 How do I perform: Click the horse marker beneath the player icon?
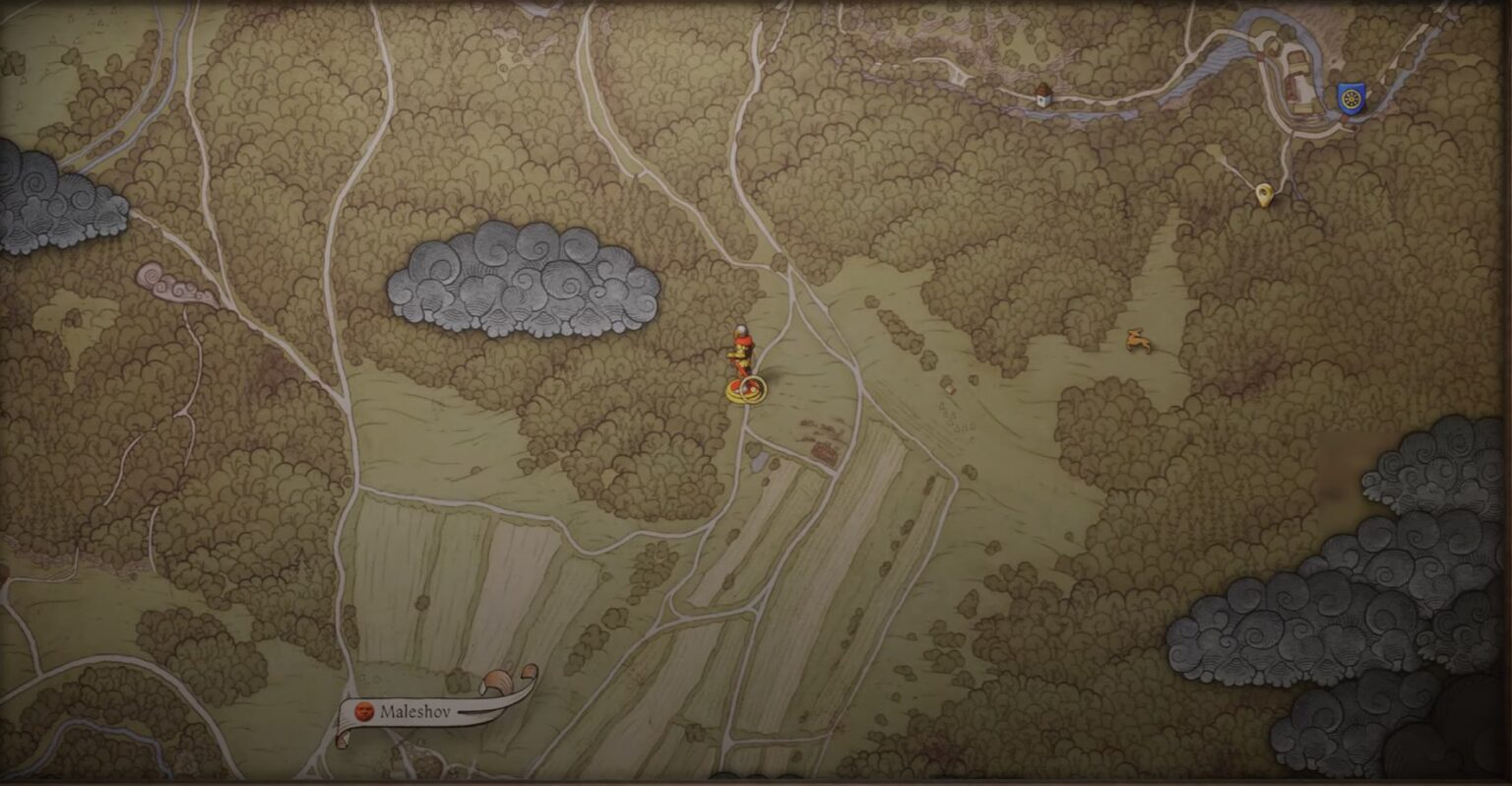[x=746, y=390]
